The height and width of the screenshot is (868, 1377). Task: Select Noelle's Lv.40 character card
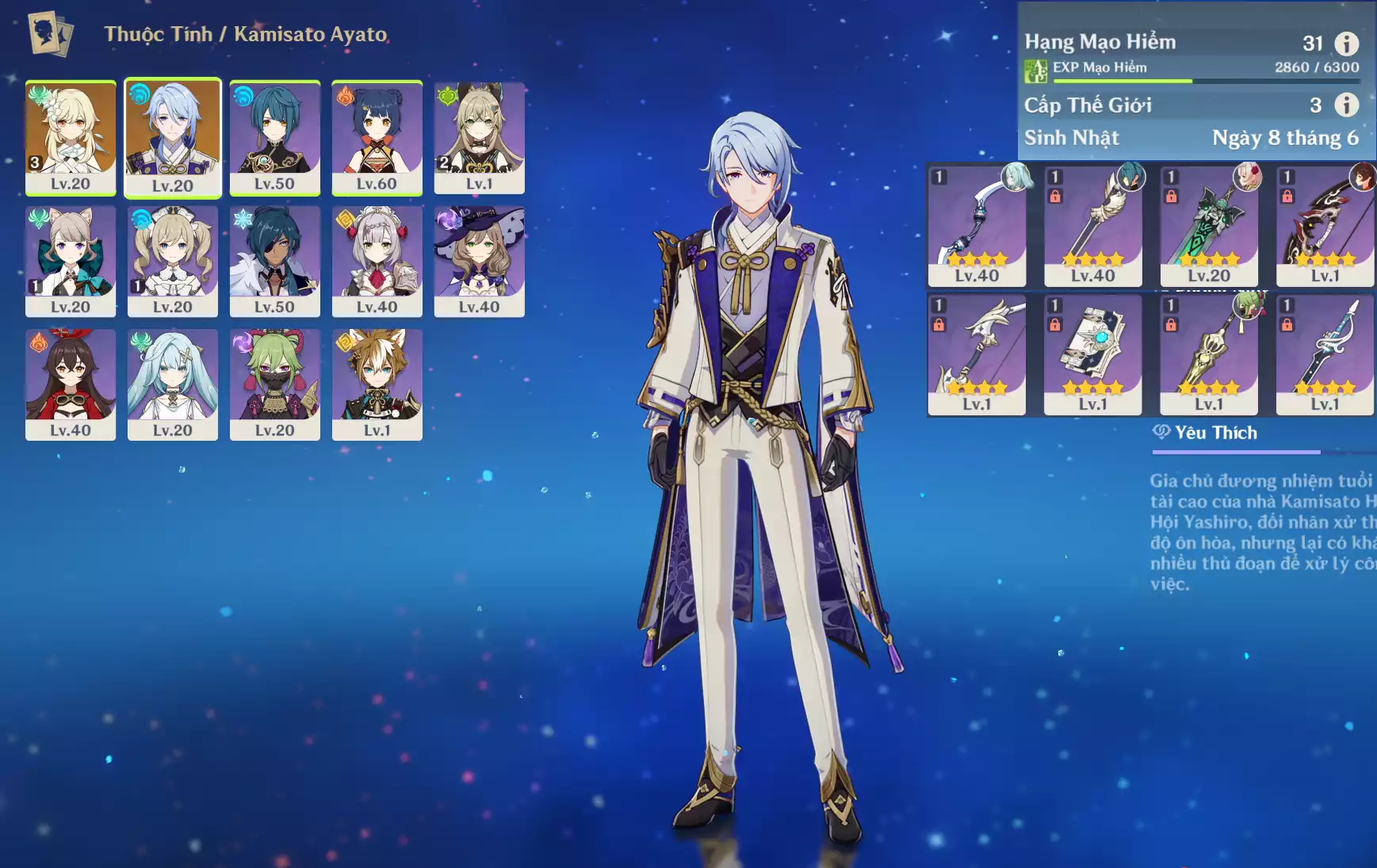coord(377,261)
